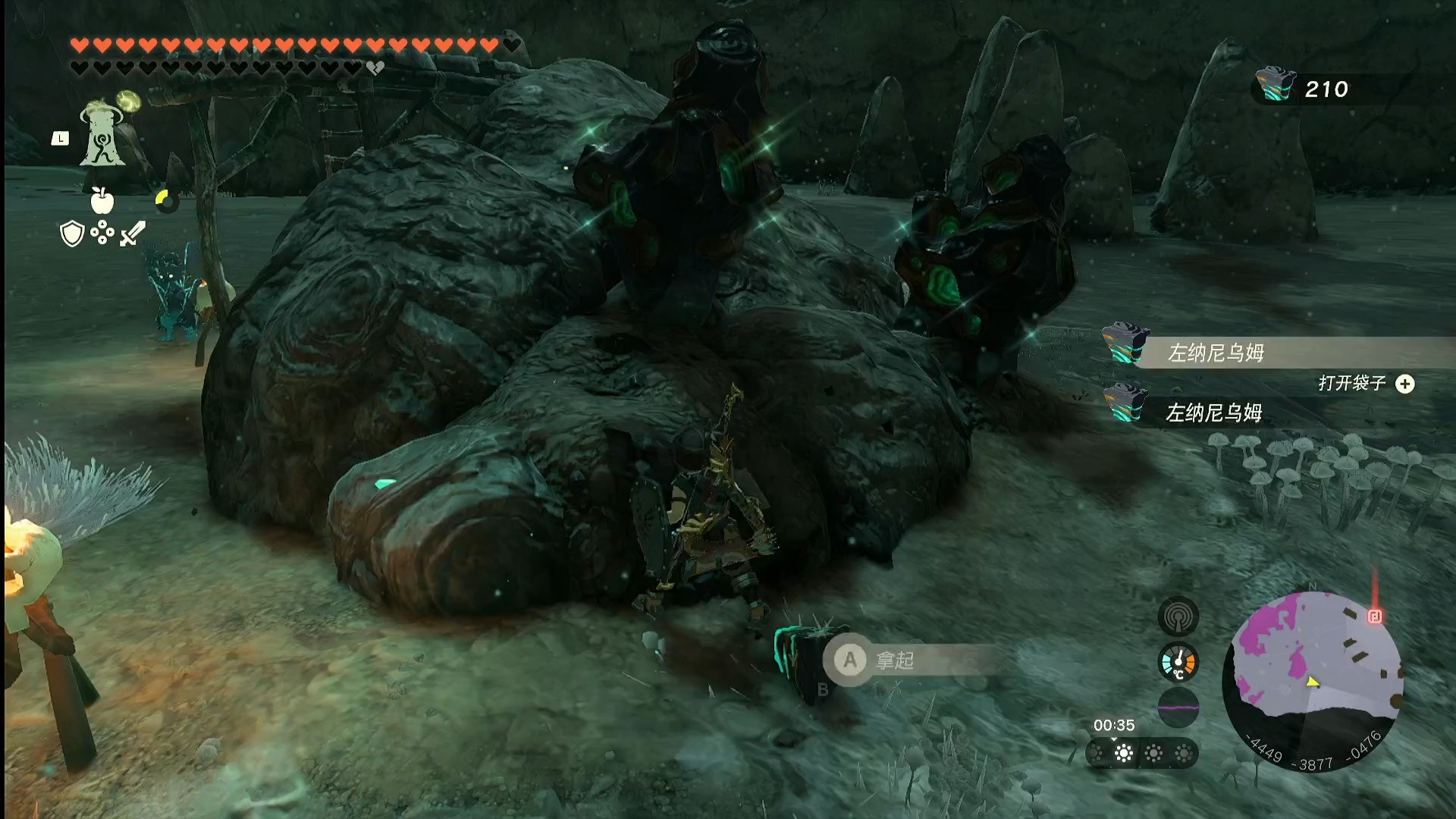Open the circular minimap
This screenshot has height=819, width=1456.
1313,680
